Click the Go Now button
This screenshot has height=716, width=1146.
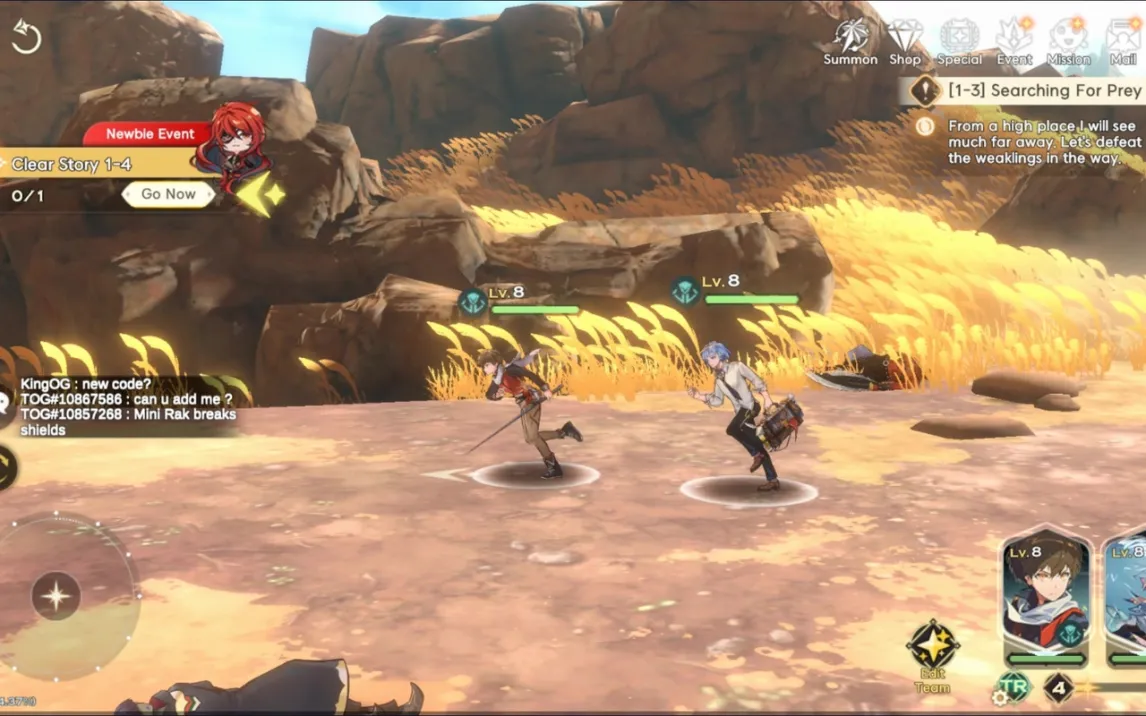point(168,194)
